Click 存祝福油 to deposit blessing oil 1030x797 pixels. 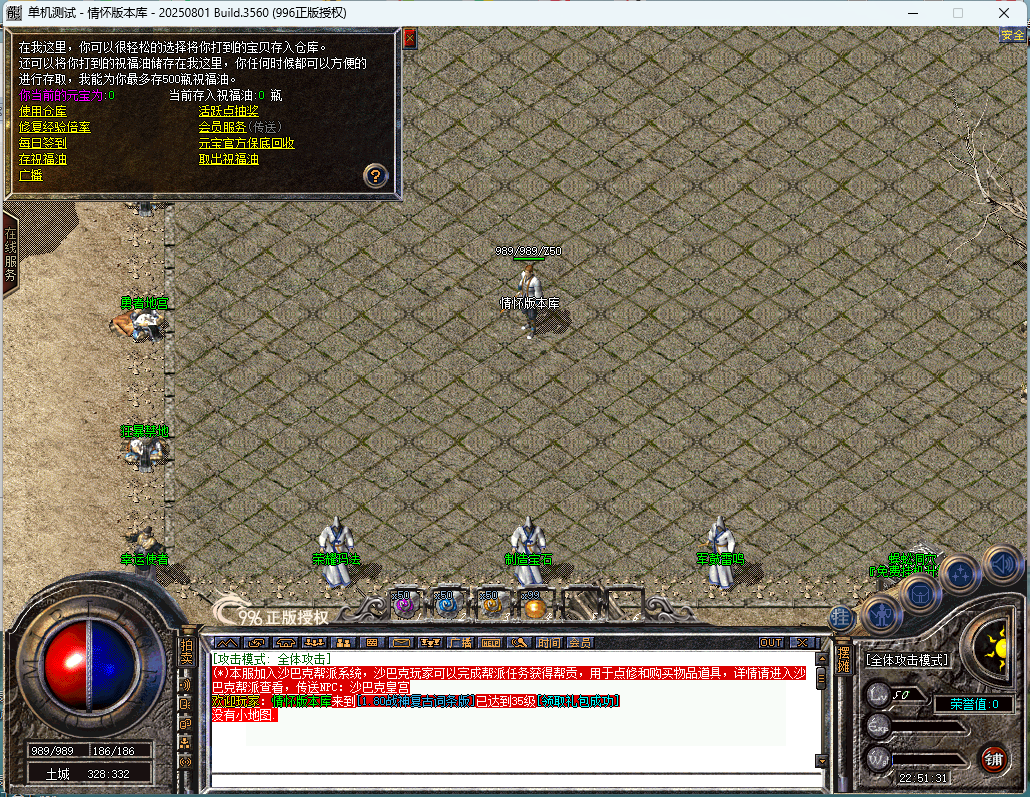pyautogui.click(x=42, y=159)
